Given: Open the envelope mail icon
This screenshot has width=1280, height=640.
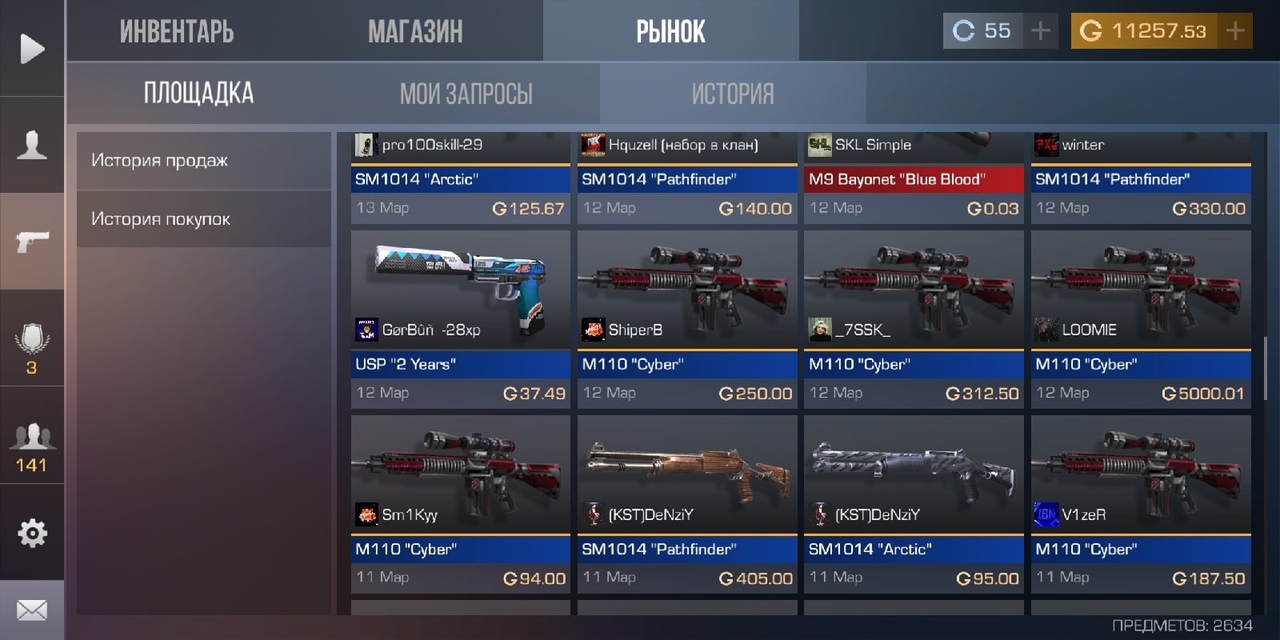Looking at the screenshot, I should (32, 610).
